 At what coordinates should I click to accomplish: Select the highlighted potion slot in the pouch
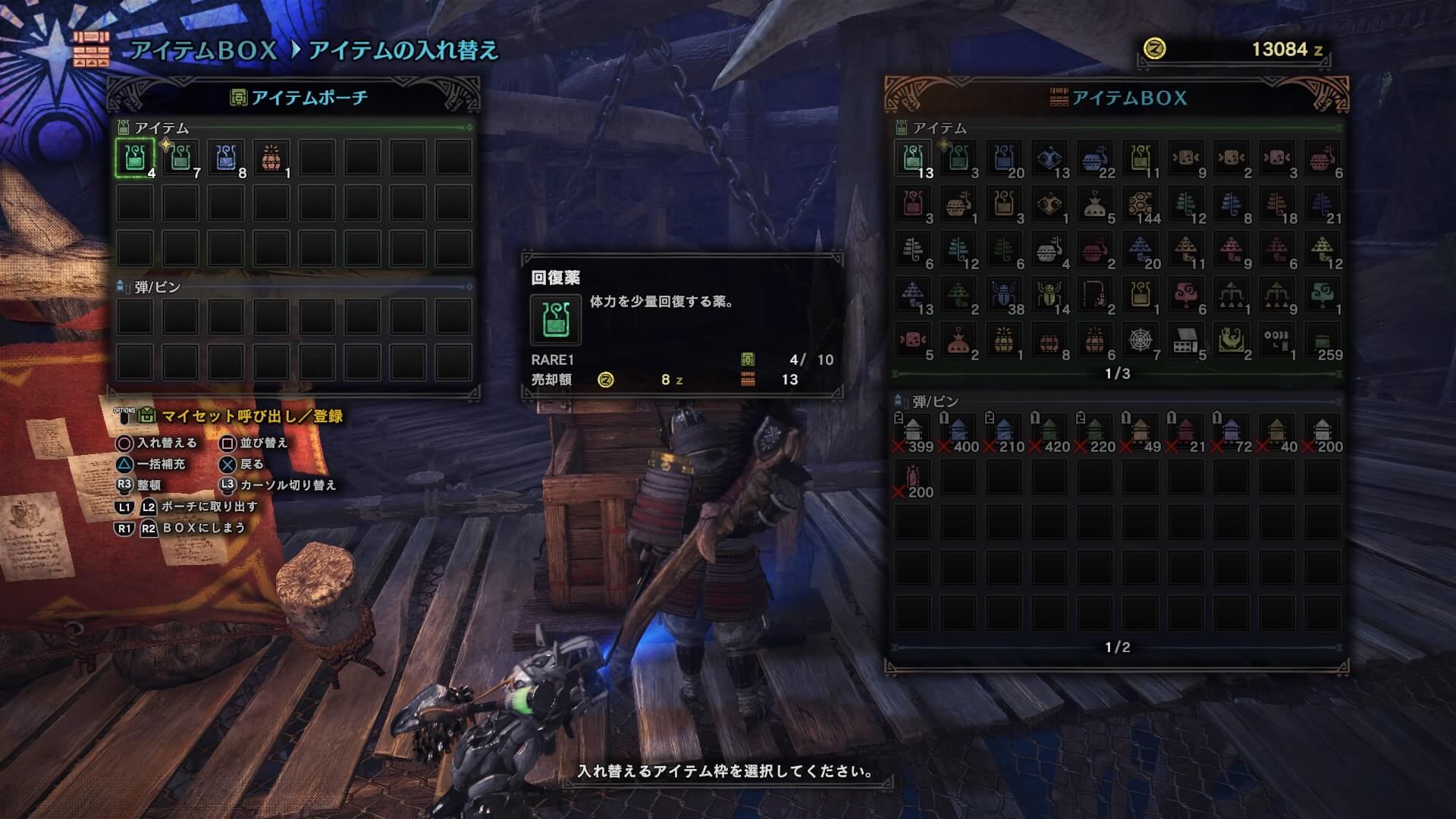[135, 158]
